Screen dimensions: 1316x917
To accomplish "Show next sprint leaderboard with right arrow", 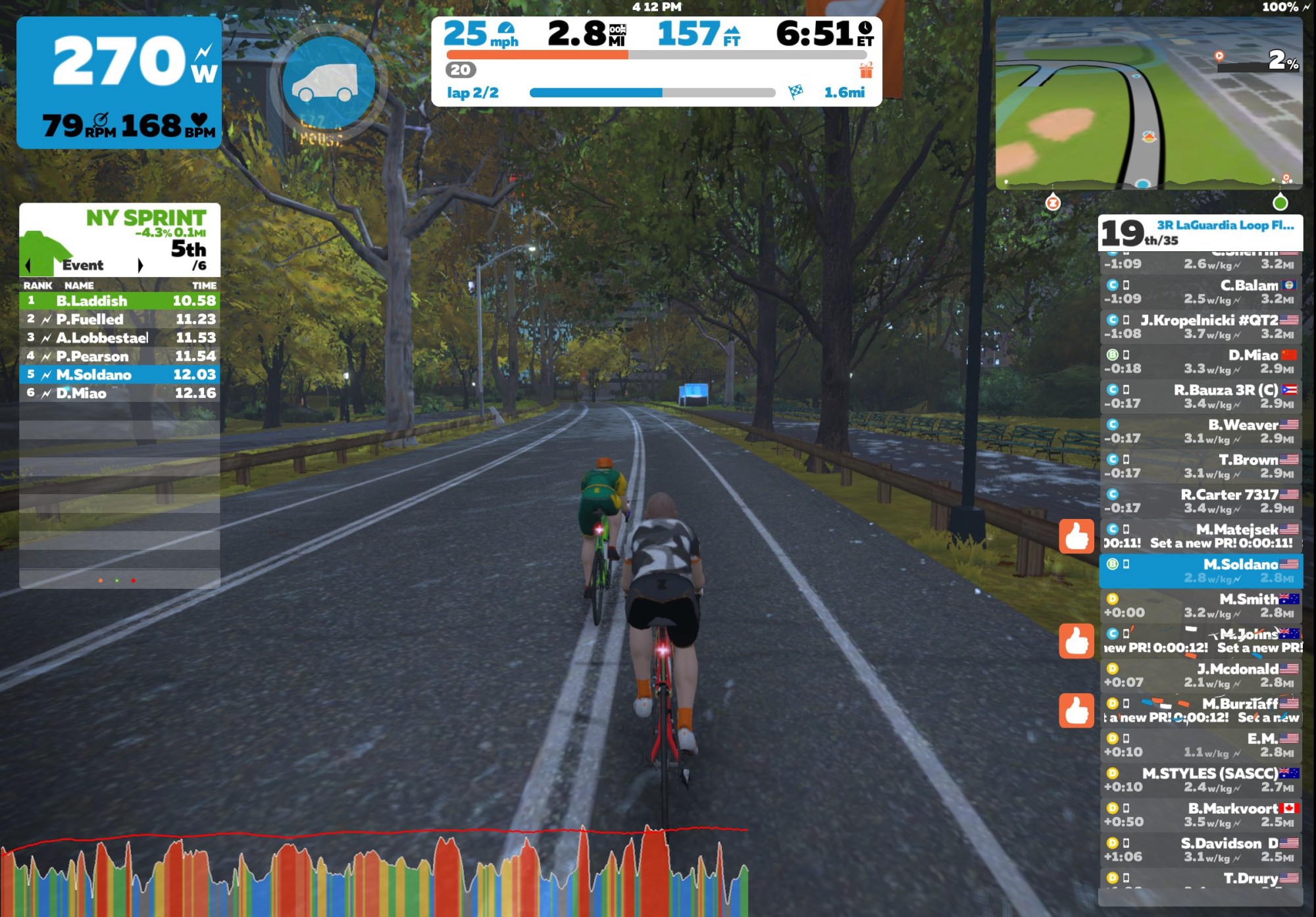I will click(x=139, y=265).
